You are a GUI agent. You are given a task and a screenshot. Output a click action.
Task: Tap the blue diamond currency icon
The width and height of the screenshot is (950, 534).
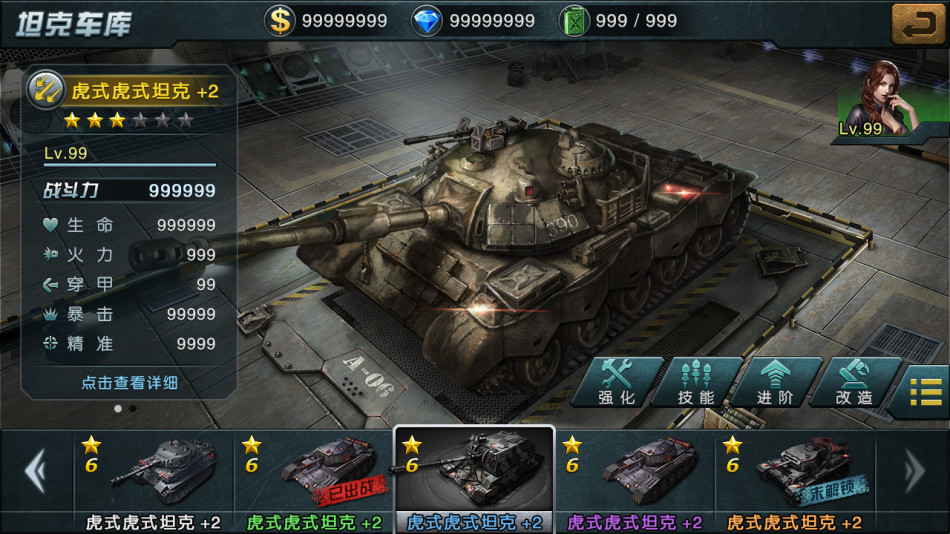click(x=427, y=20)
